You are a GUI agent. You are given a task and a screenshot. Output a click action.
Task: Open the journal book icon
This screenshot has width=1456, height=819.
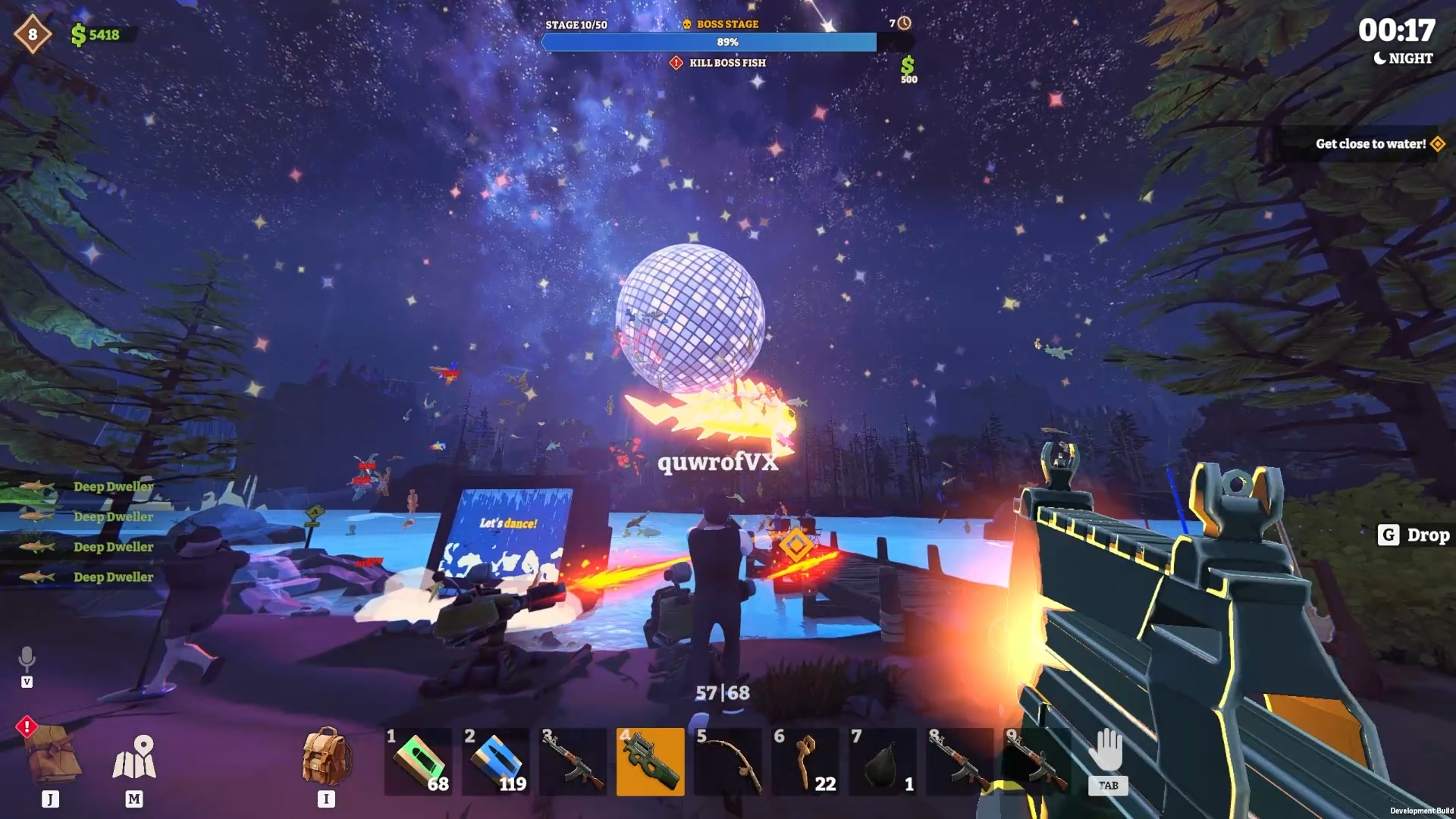click(53, 754)
